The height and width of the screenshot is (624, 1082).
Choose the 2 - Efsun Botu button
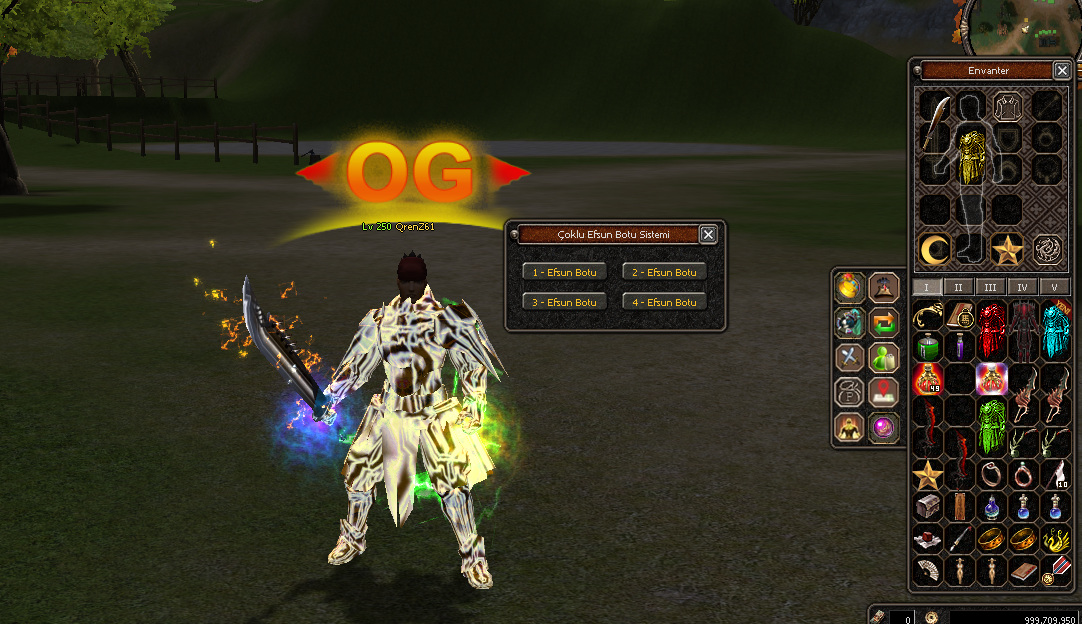[664, 272]
